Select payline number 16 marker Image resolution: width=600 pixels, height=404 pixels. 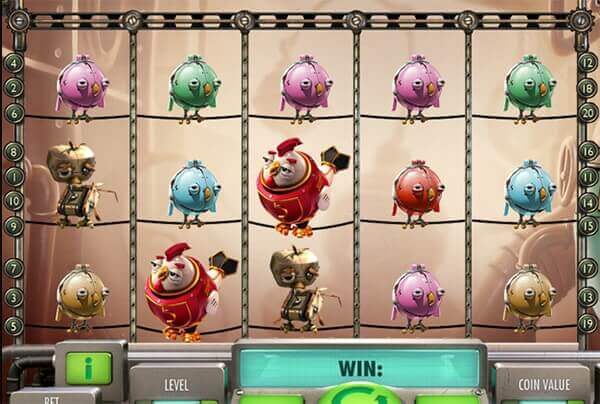click(x=588, y=152)
